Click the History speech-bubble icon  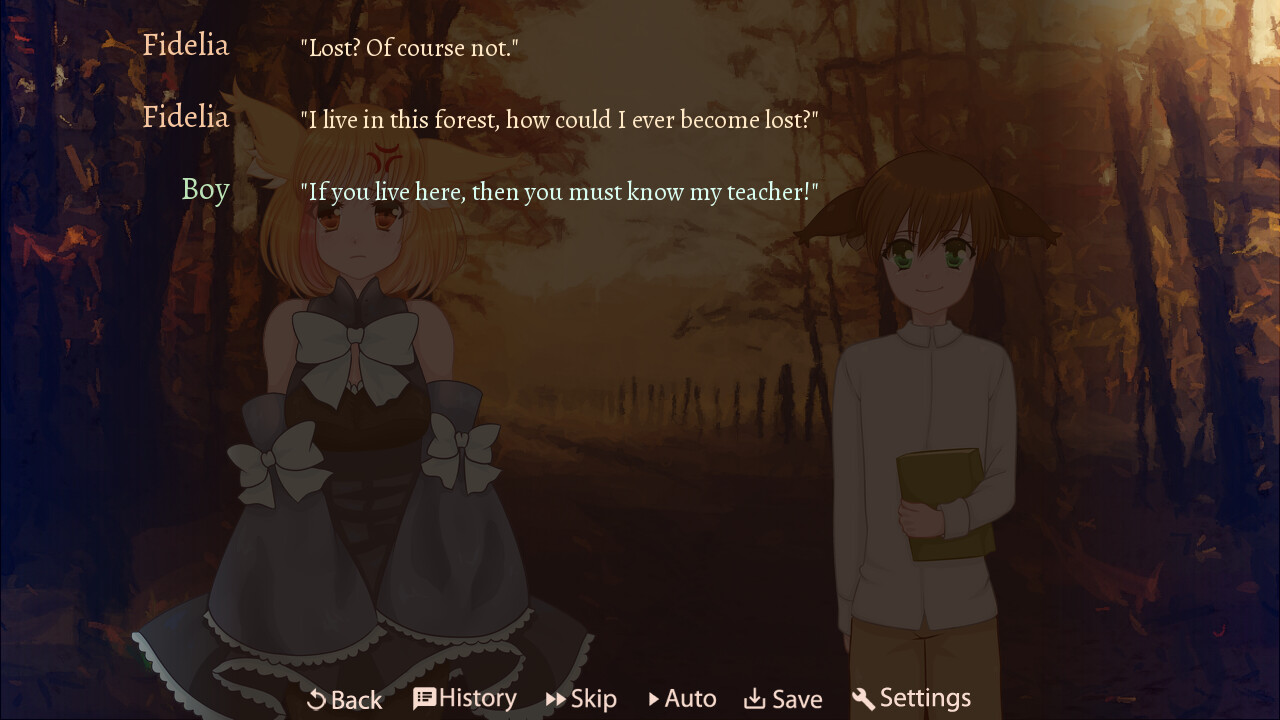(423, 698)
